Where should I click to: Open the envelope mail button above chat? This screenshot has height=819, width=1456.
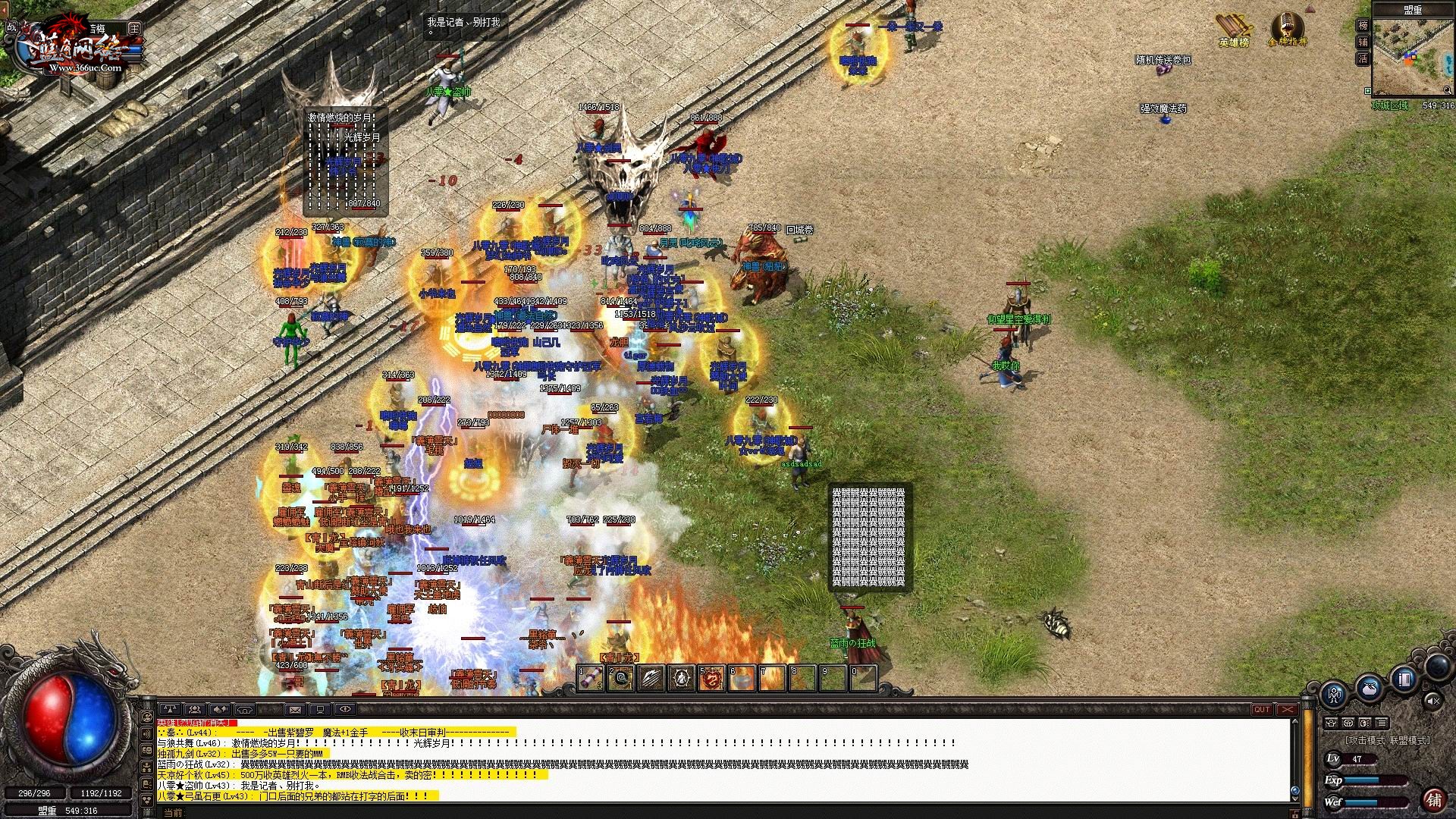coord(295,710)
